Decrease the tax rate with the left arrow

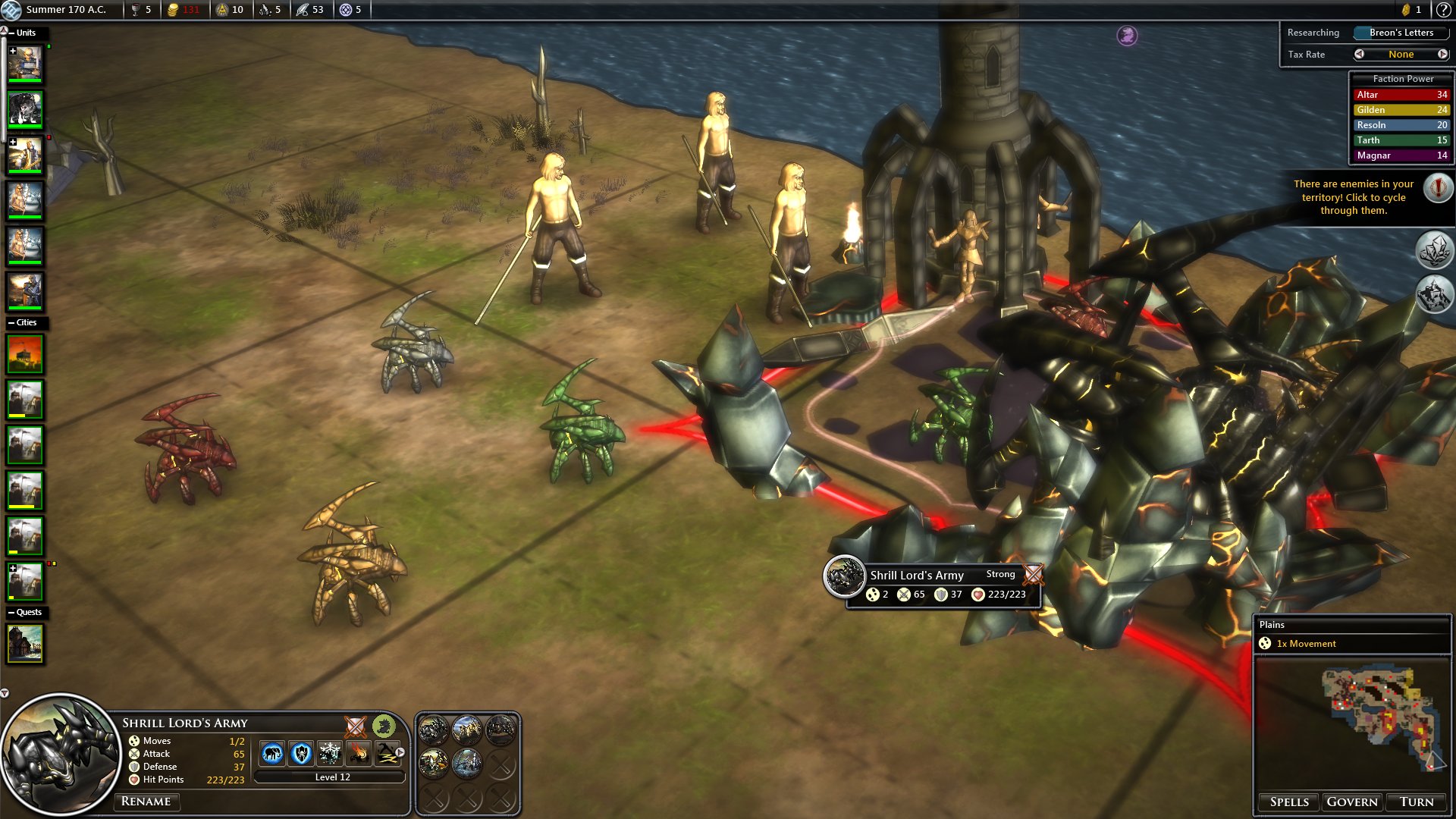[x=1359, y=54]
